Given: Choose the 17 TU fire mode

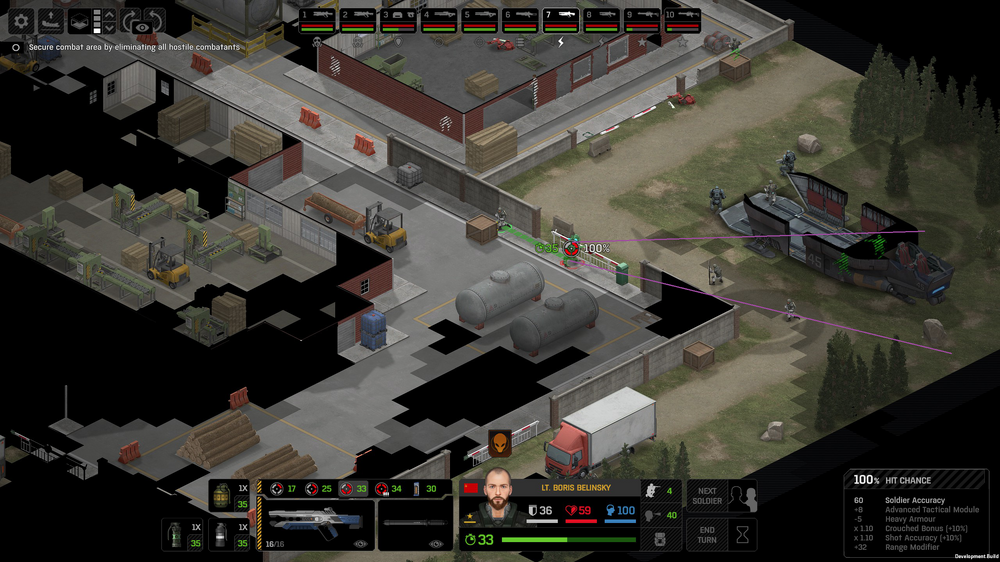Looking at the screenshot, I should click(x=283, y=488).
